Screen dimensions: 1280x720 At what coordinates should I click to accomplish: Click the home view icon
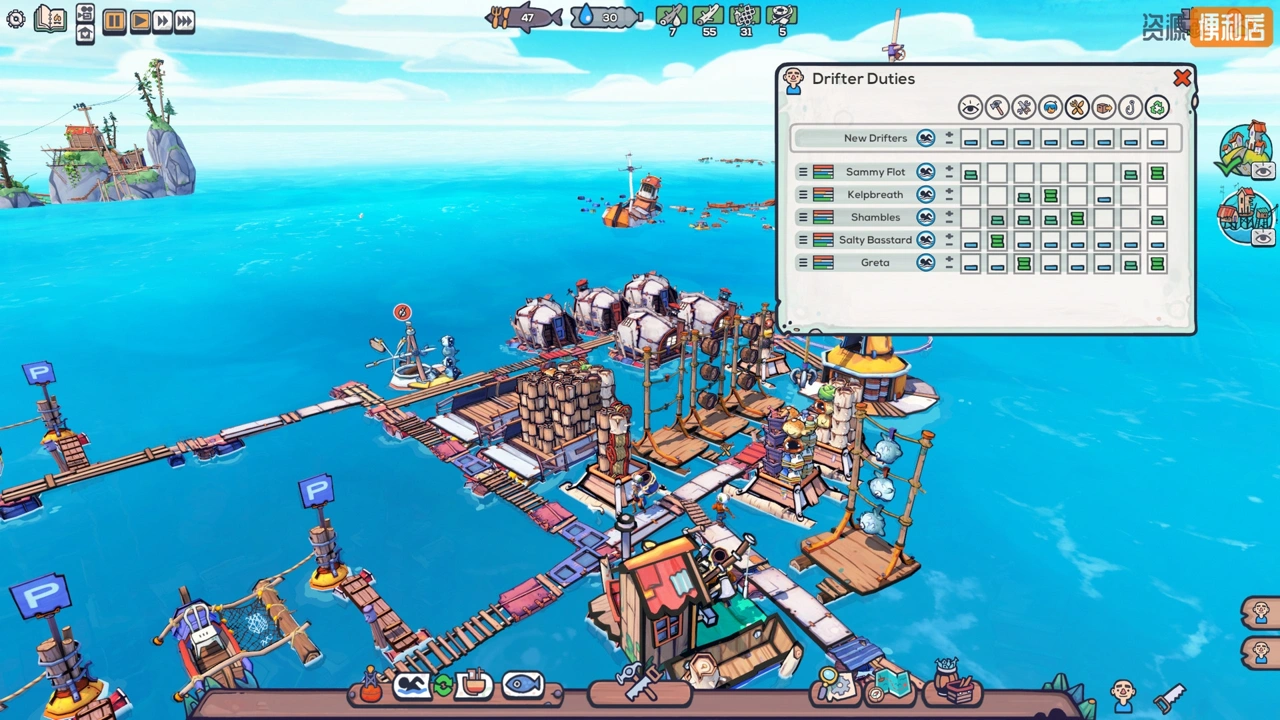85,32
